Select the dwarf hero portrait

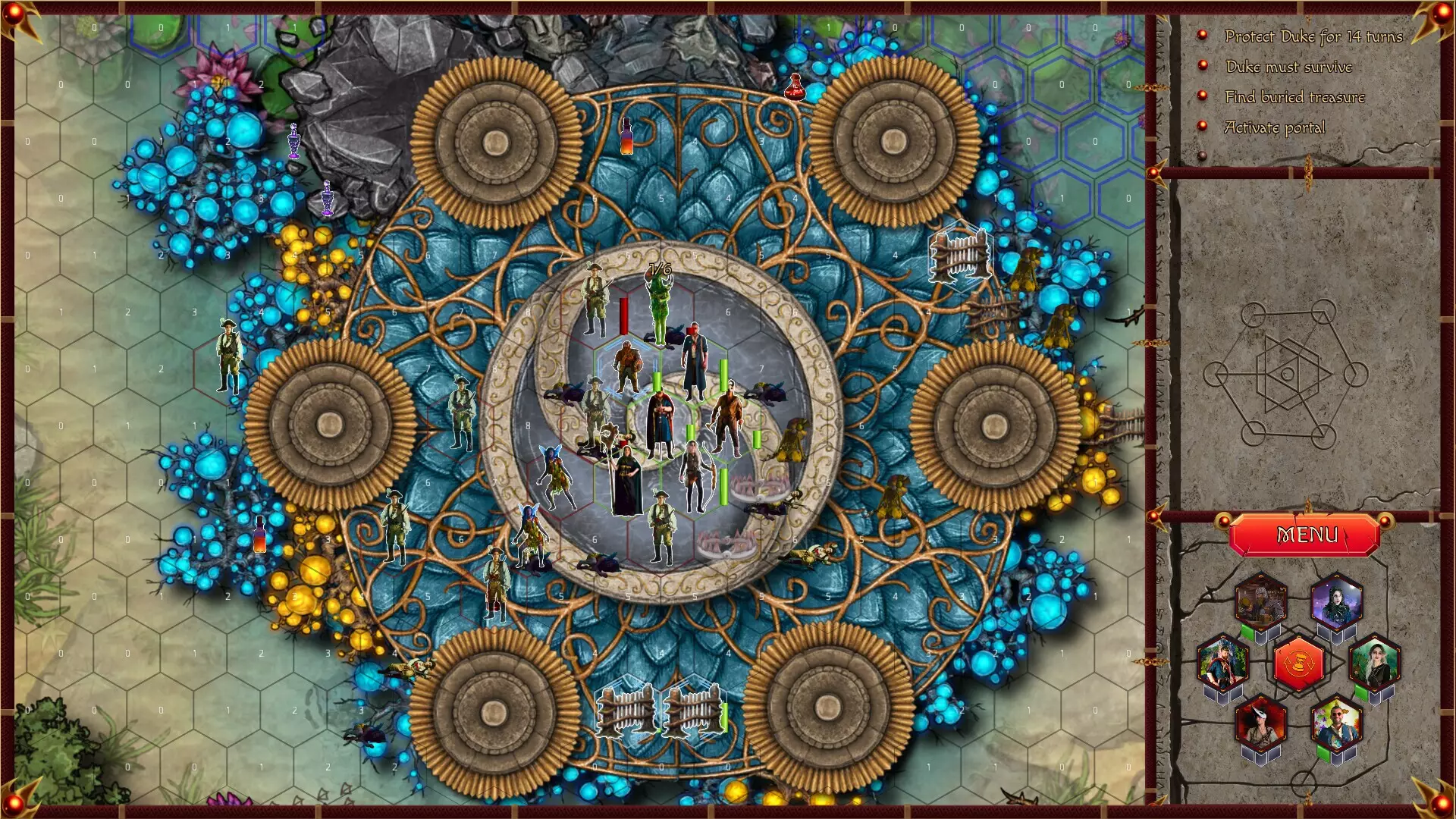click(1260, 601)
